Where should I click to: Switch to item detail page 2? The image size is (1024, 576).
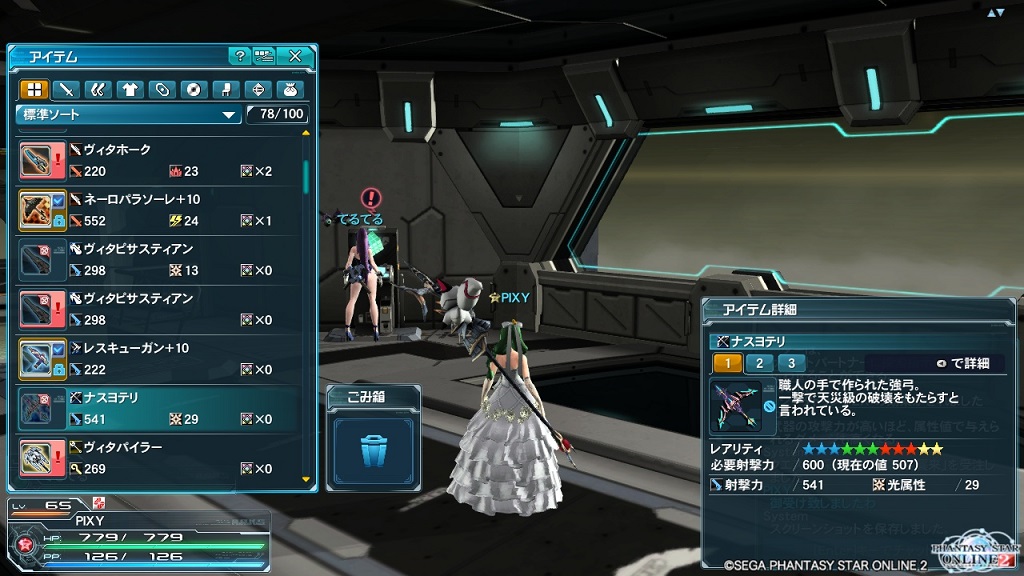point(759,363)
